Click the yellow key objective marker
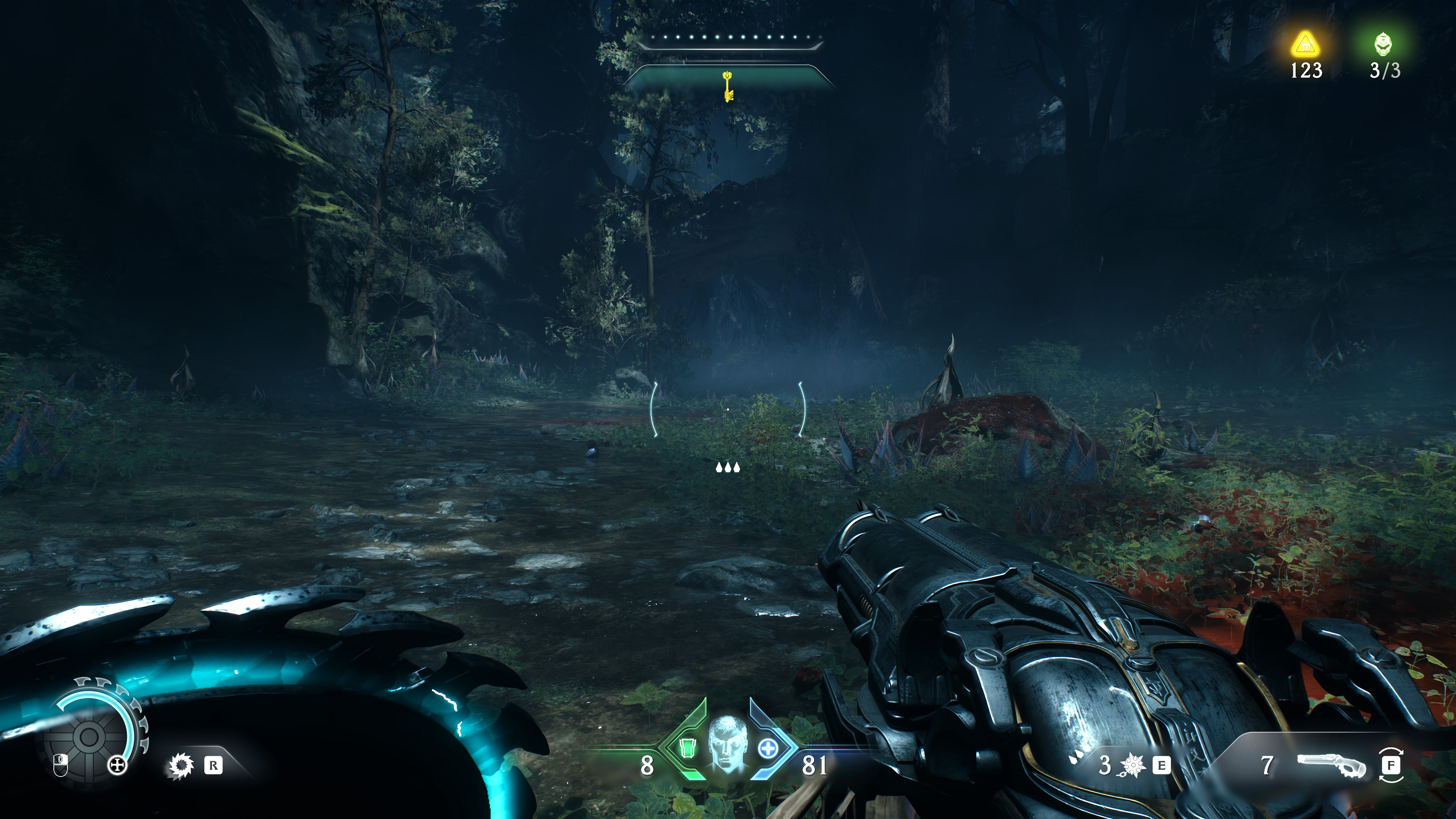 click(728, 86)
